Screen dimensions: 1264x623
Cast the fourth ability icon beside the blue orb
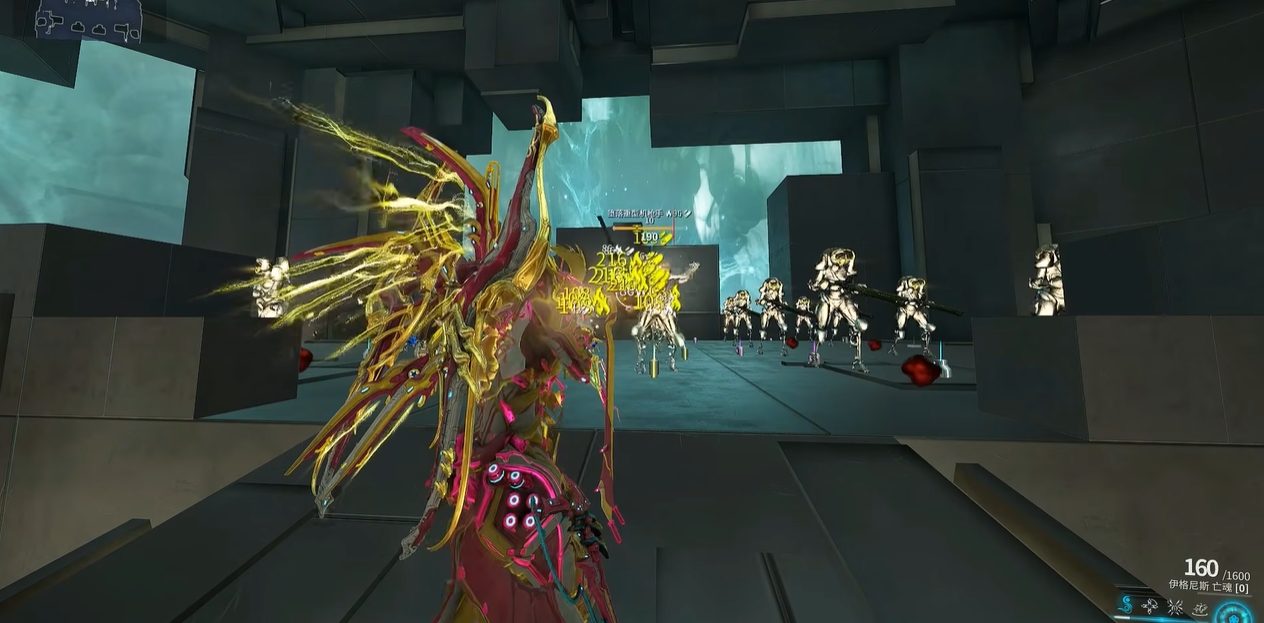[1199, 607]
